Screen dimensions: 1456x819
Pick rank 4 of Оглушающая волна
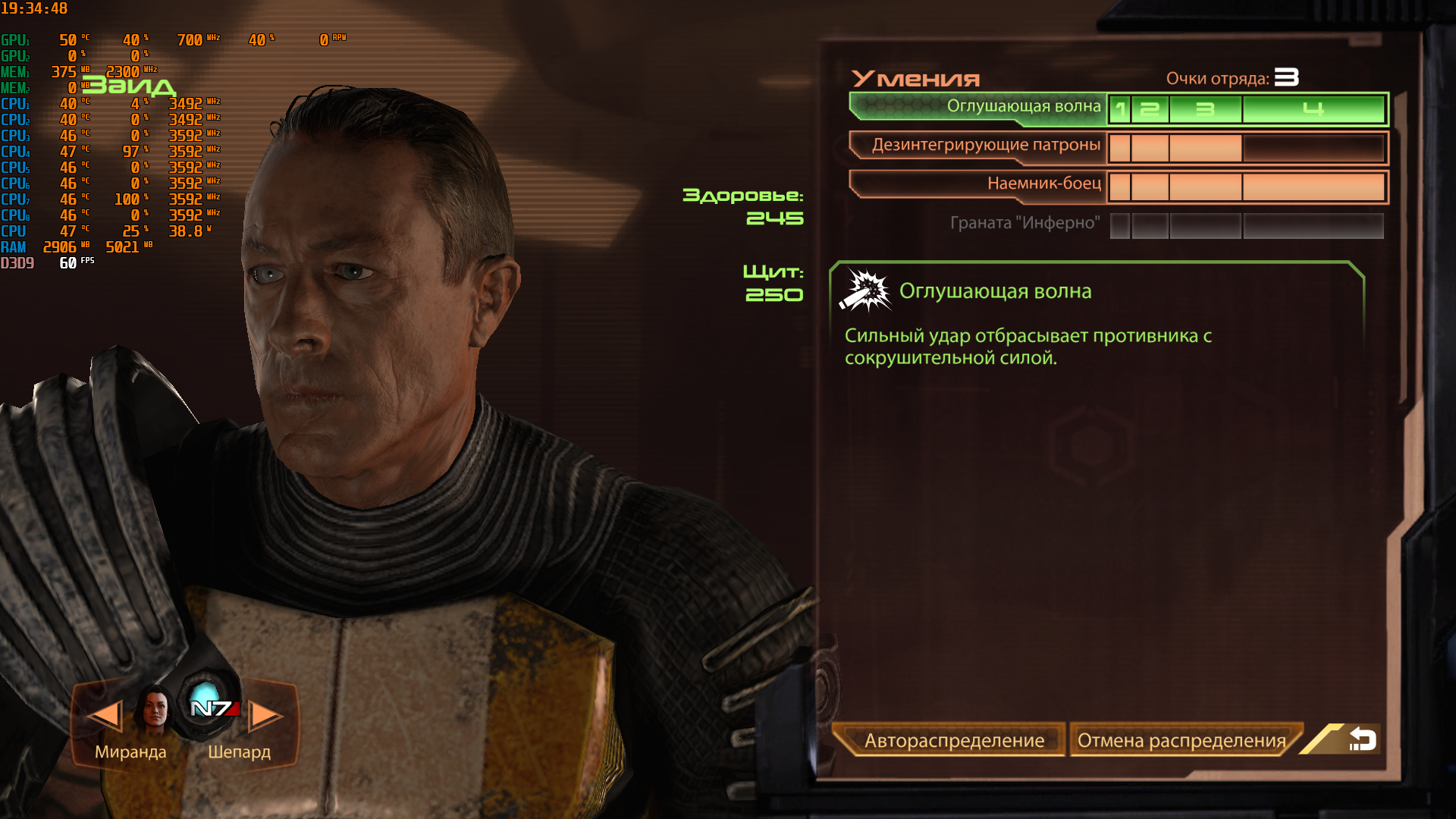pyautogui.click(x=1313, y=110)
